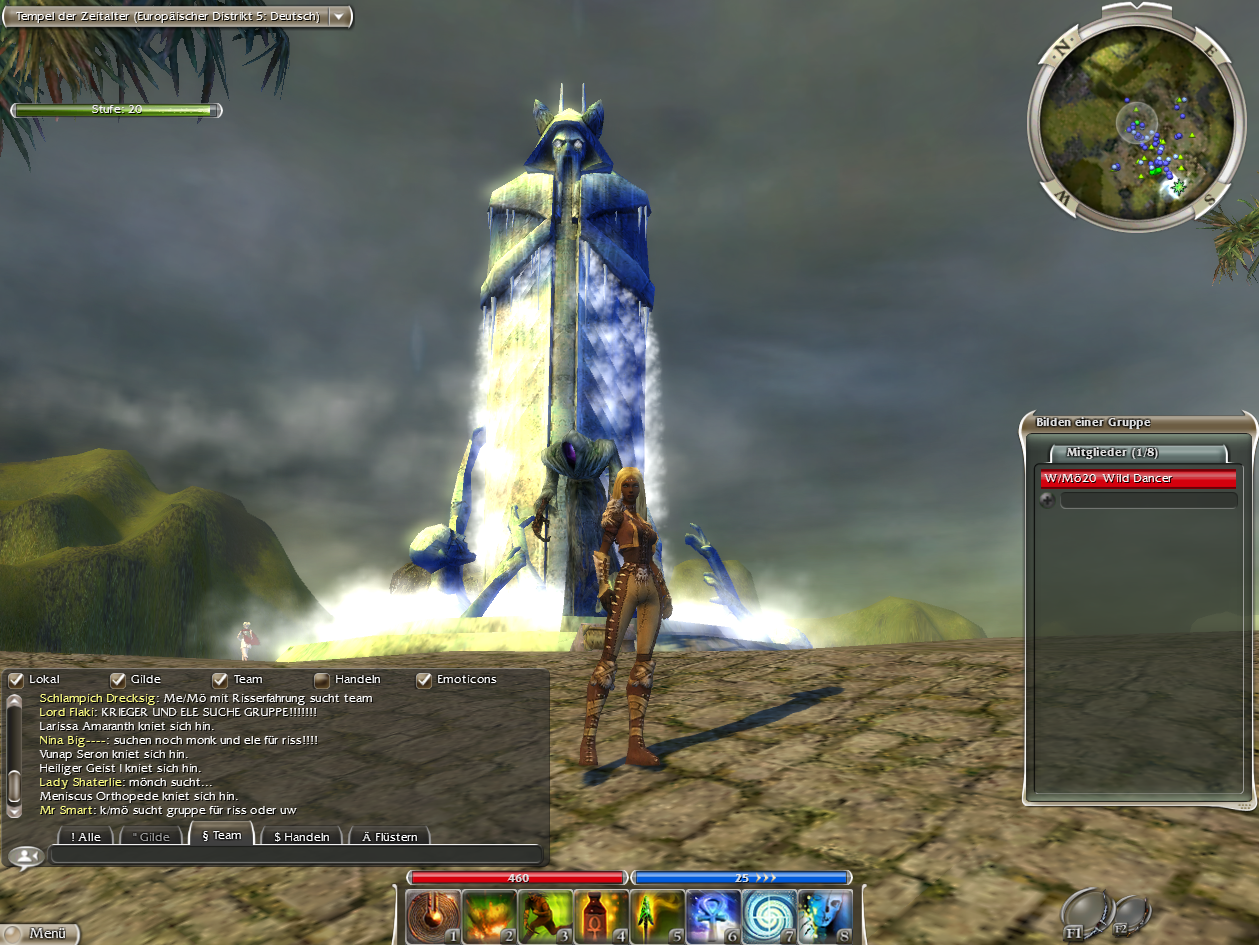This screenshot has width=1259, height=945.
Task: Click the chat text input field
Action: pyautogui.click(x=296, y=855)
